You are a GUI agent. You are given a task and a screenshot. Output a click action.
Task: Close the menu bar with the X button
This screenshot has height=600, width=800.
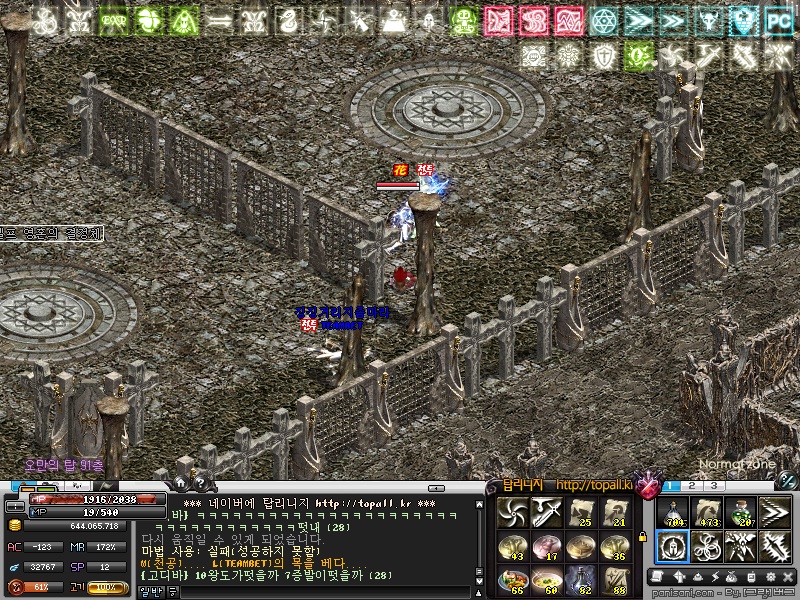(789, 577)
